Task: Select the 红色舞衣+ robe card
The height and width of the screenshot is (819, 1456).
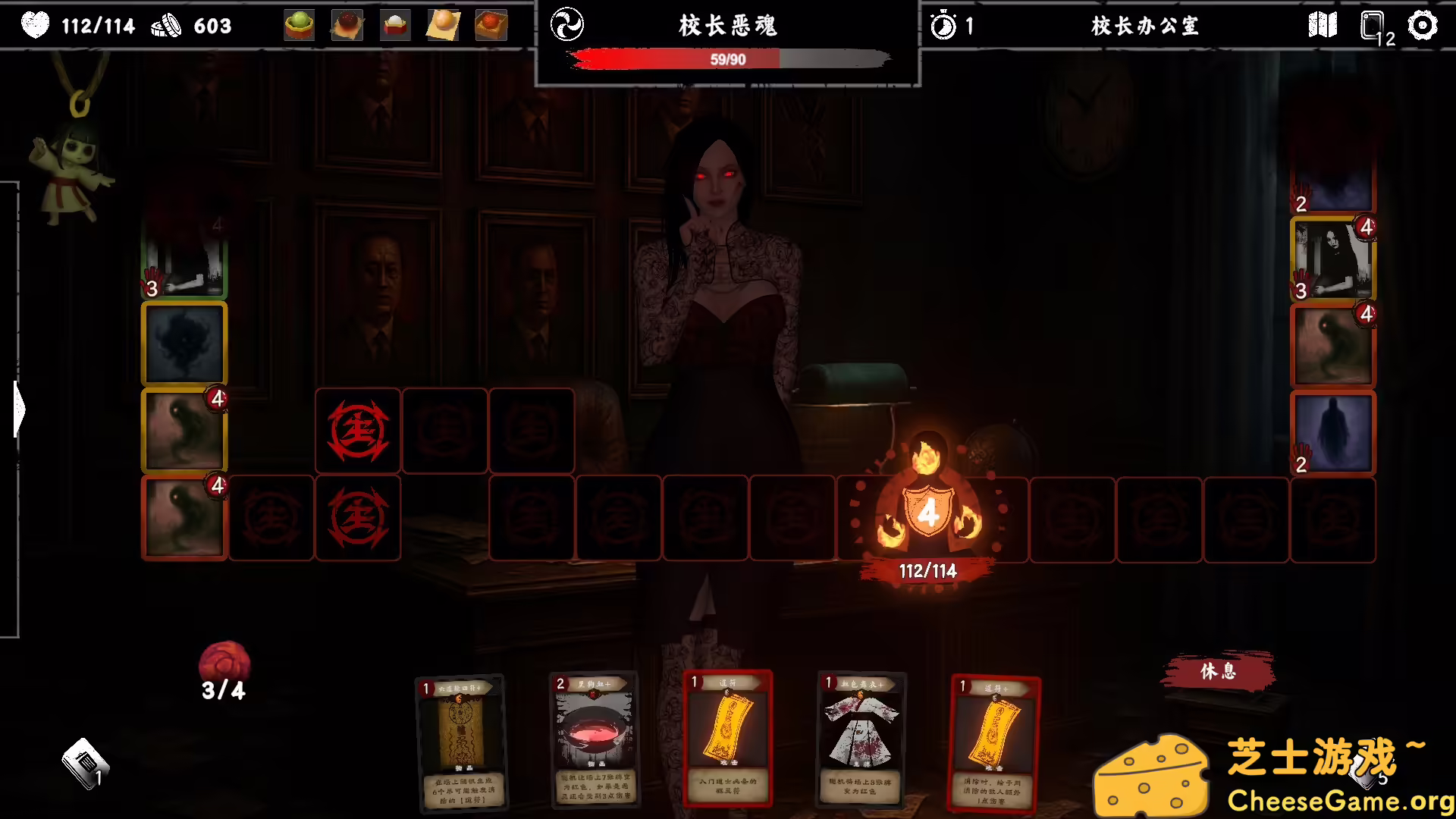Action: (861, 739)
